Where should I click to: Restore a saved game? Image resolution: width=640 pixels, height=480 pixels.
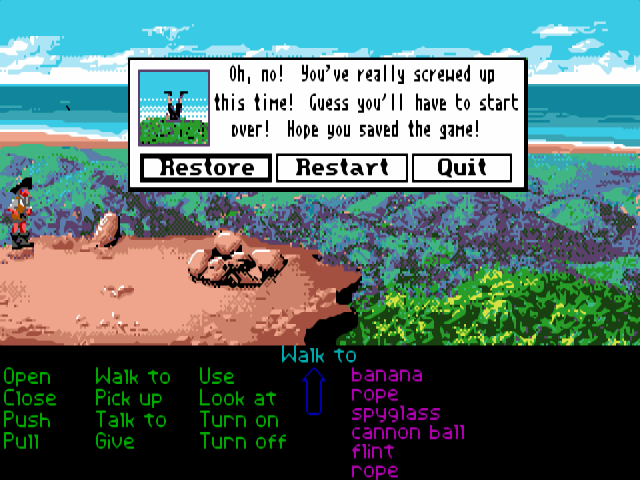tap(205, 167)
